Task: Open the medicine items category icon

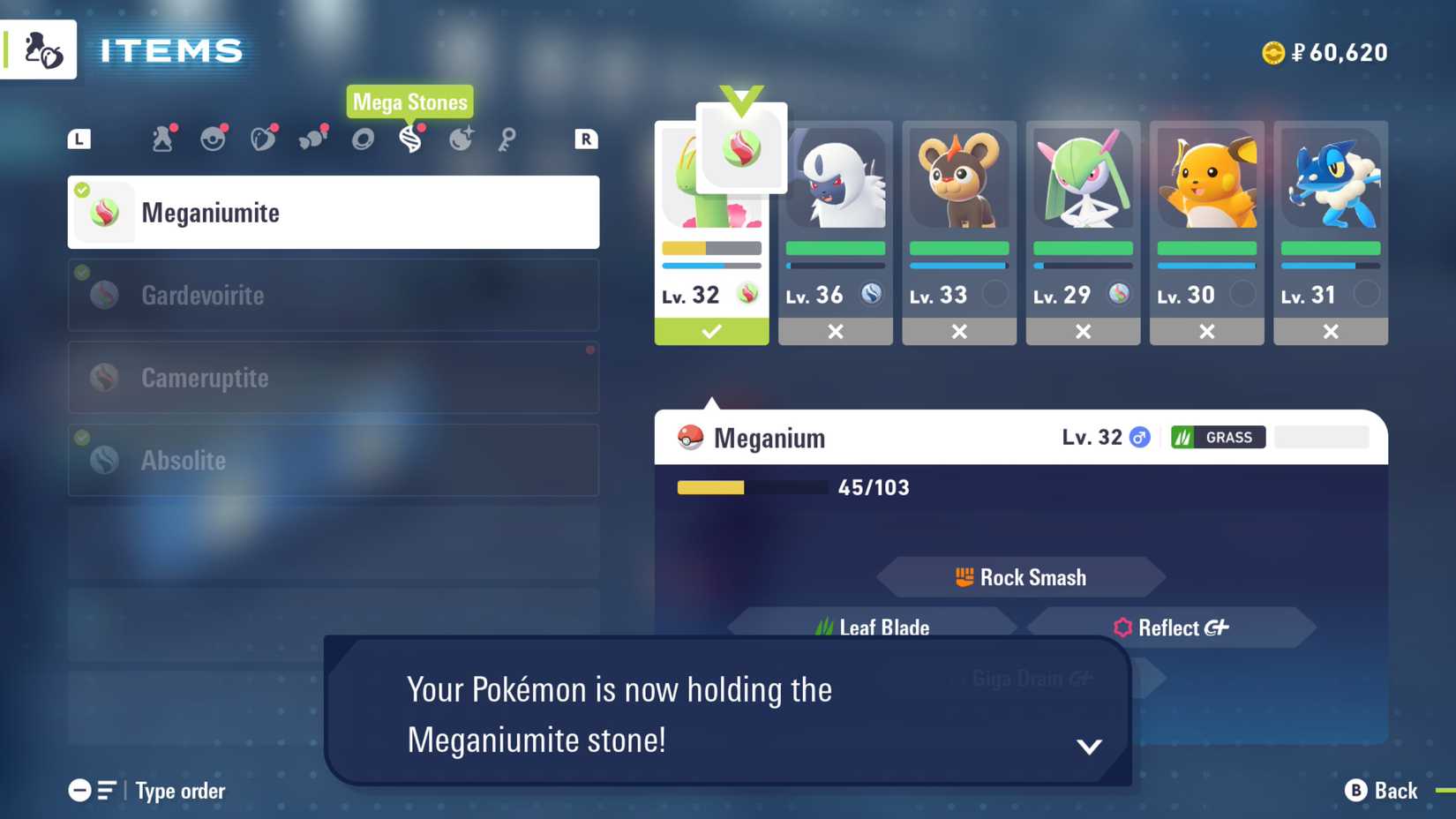Action: (162, 139)
